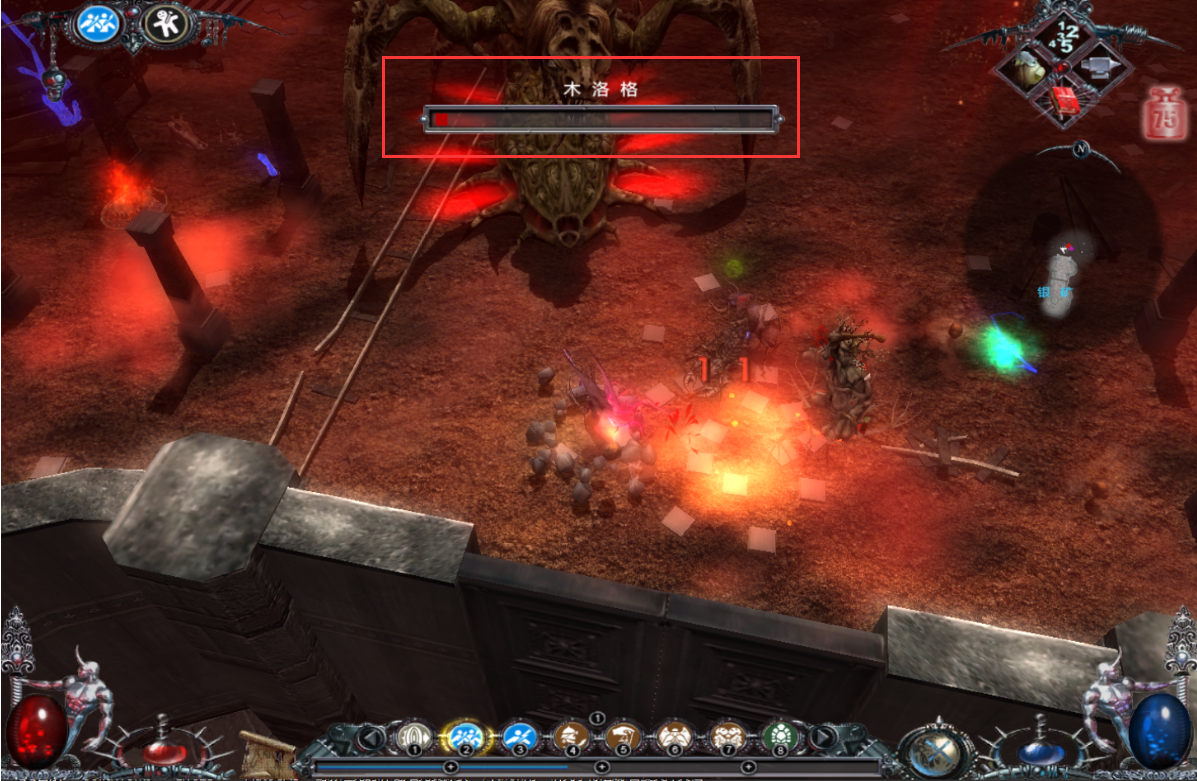
Task: Select the voodoo doll skill icon
Action: click(x=167, y=24)
